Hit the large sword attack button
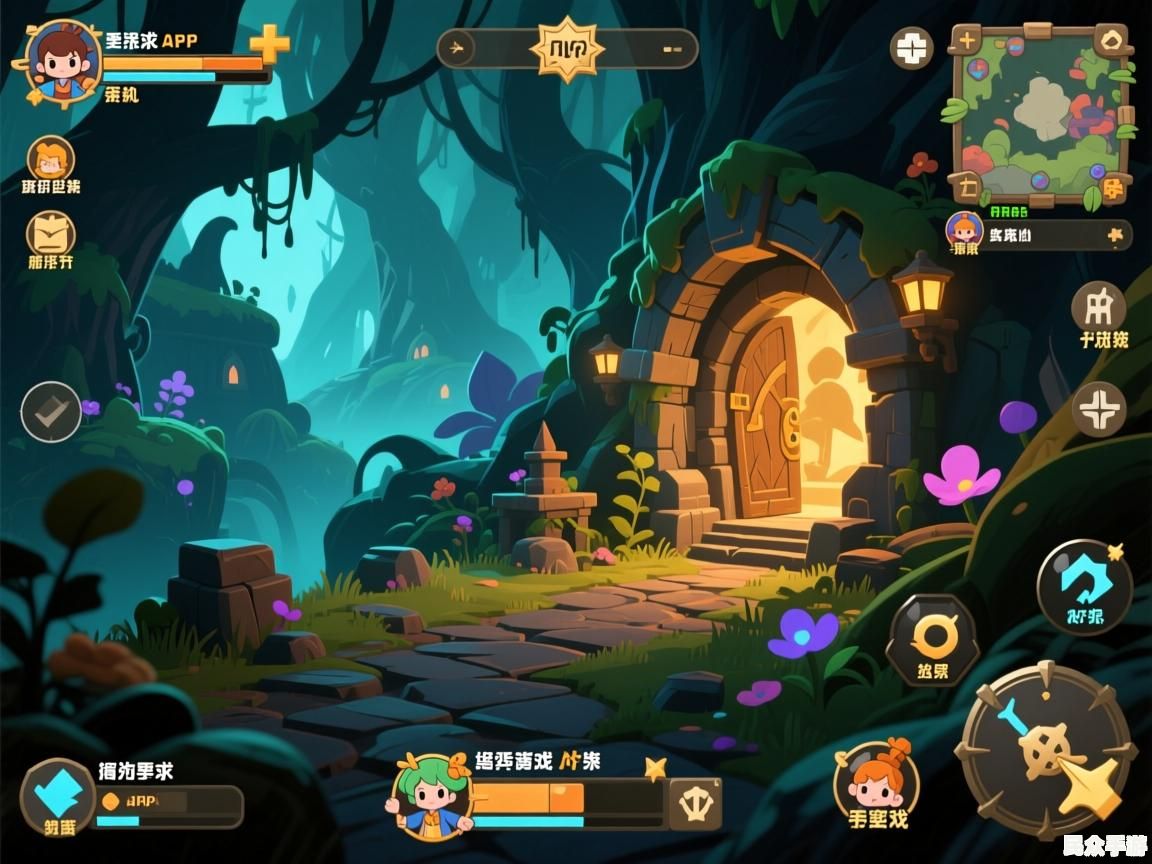 click(1046, 750)
